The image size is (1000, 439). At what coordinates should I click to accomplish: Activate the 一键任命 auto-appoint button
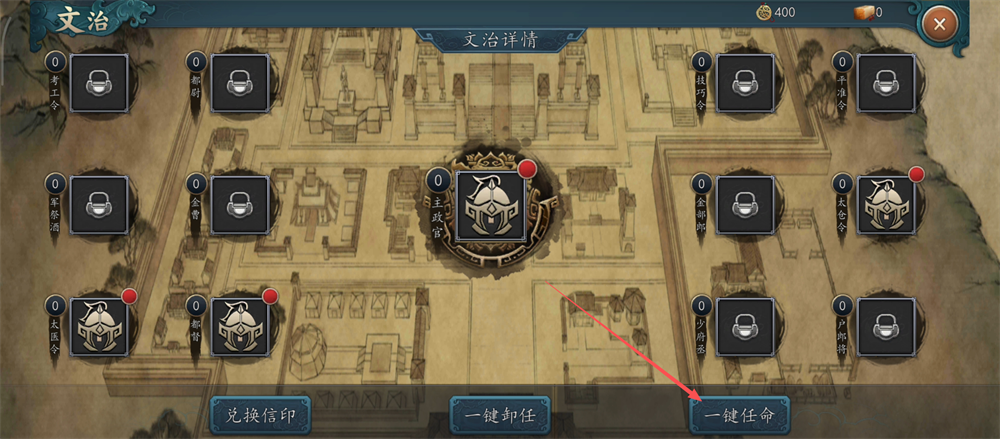739,412
